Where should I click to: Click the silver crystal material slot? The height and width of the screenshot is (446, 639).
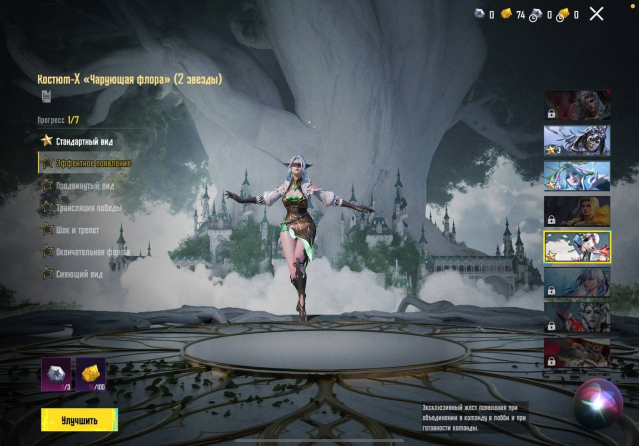click(56, 375)
